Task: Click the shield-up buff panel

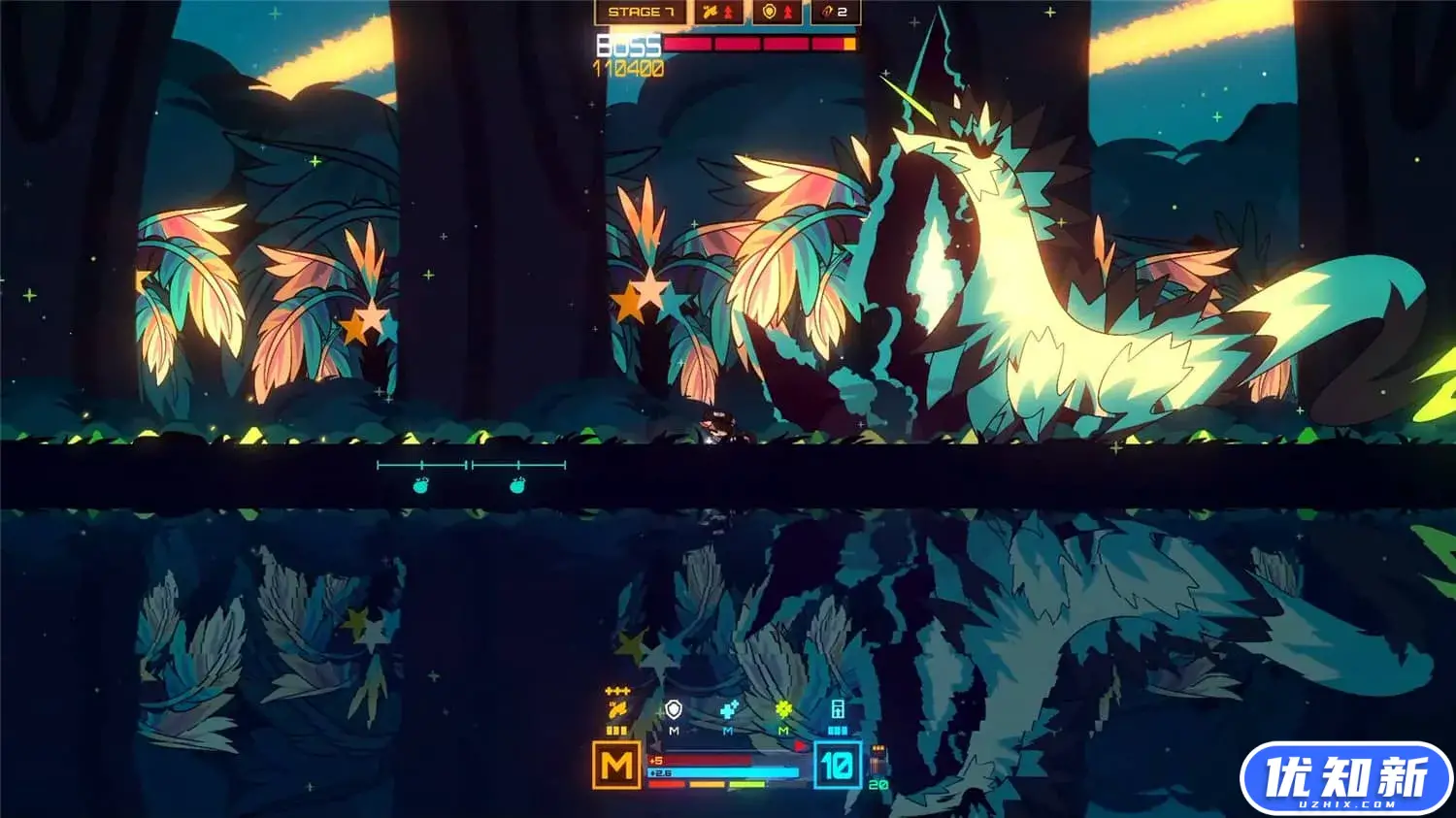Action: (x=778, y=12)
